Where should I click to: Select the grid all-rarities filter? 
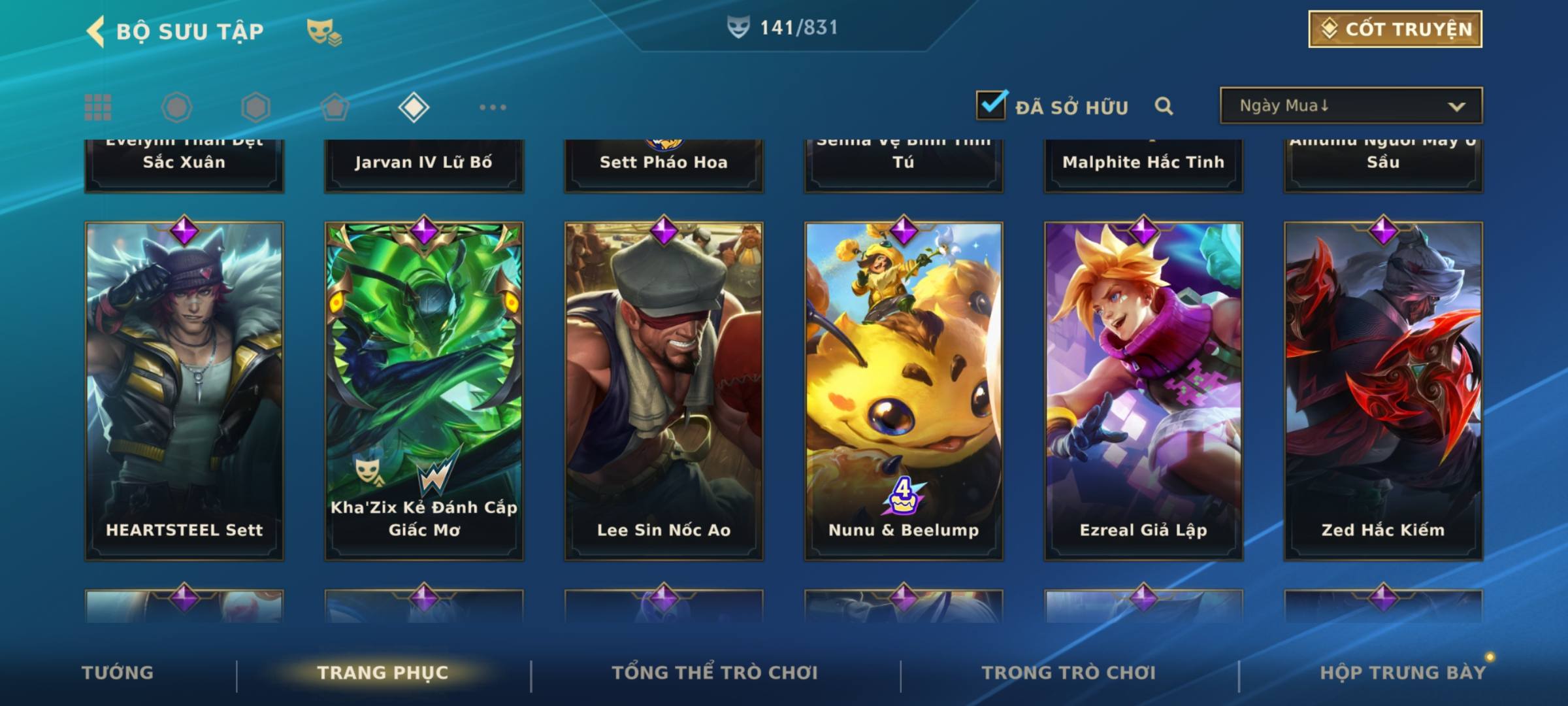pos(98,107)
